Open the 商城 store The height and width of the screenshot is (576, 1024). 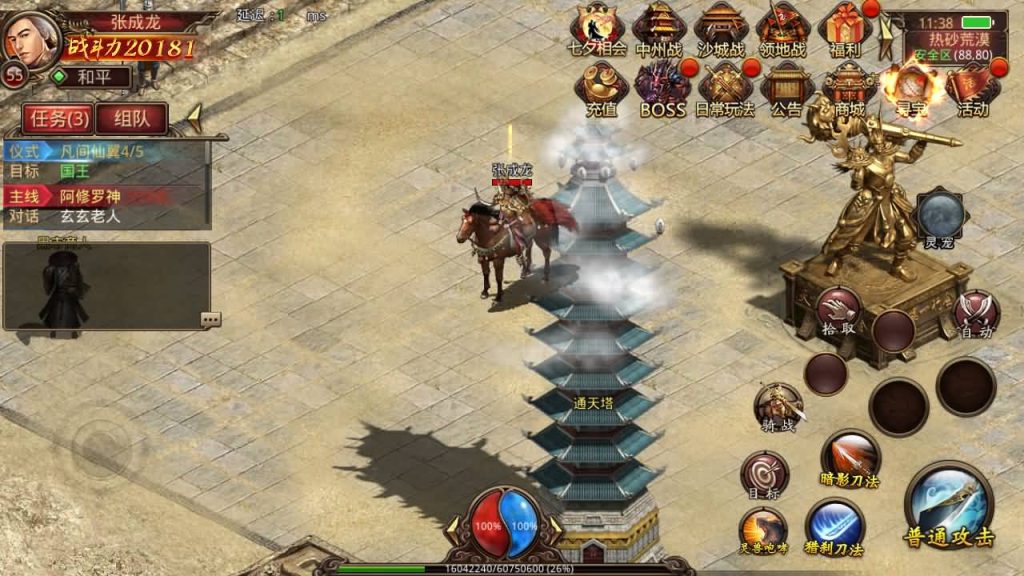pos(849,89)
